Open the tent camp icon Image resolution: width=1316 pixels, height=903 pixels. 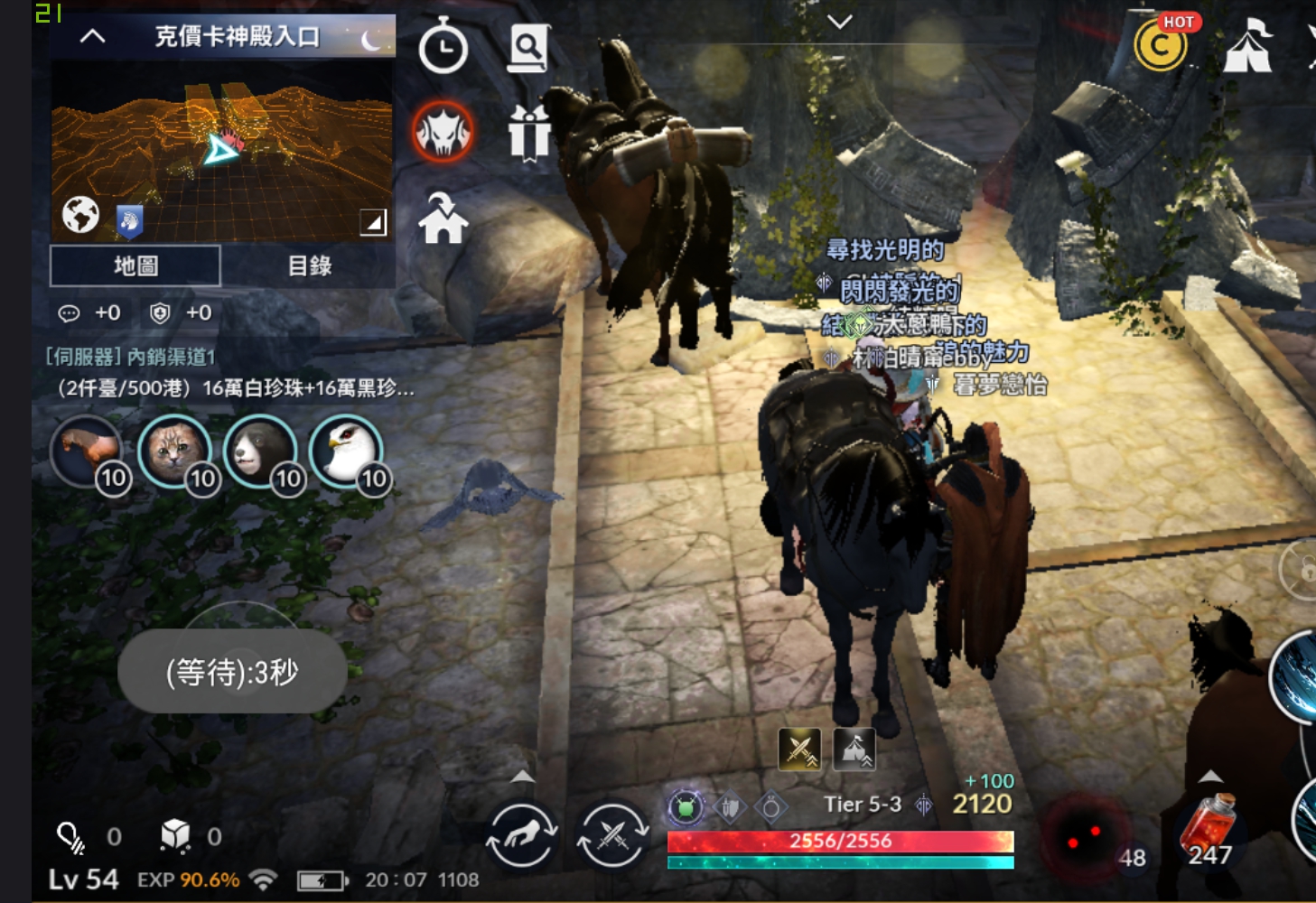1248,46
